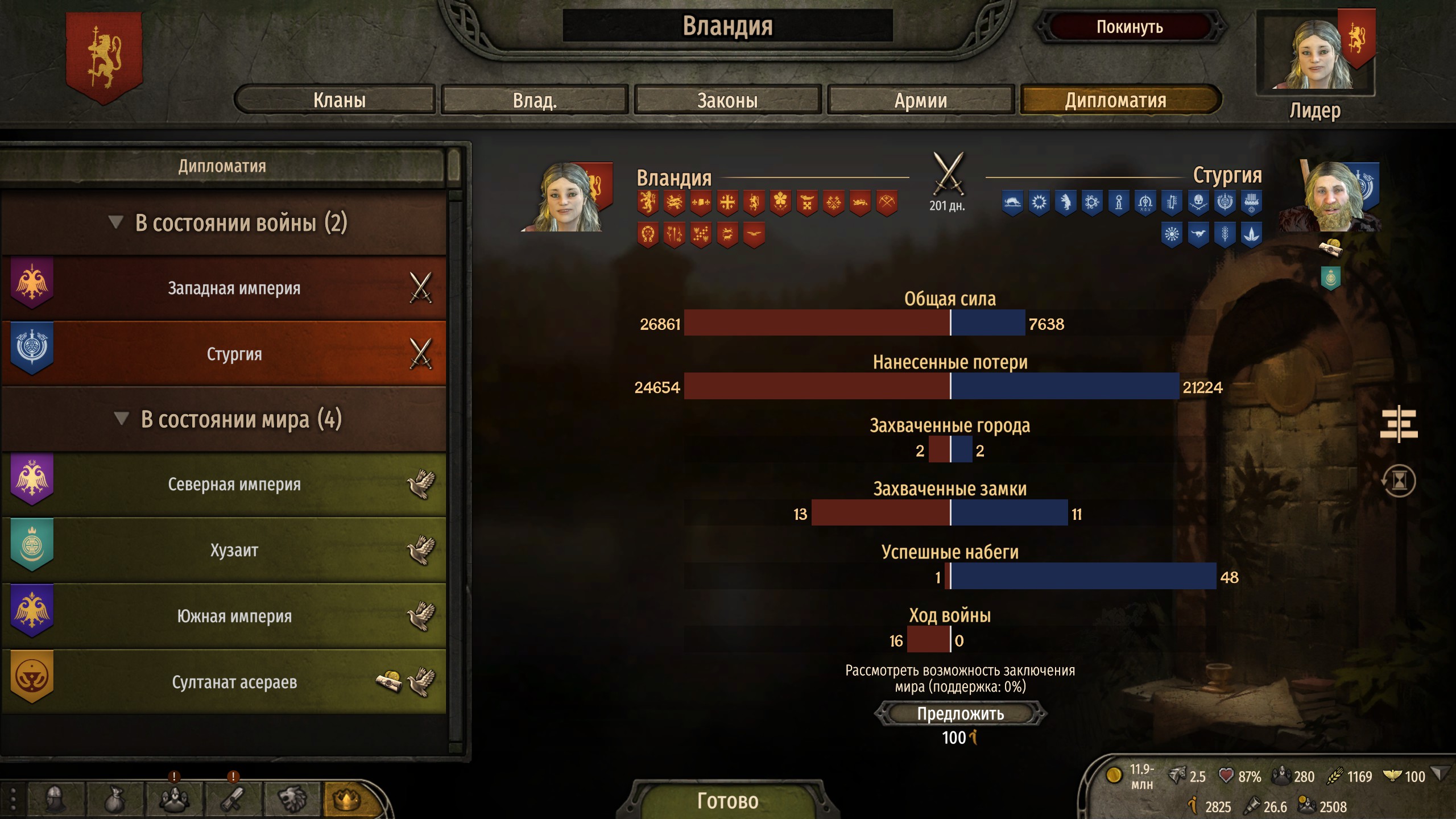Screen dimensions: 1456x819
Task: Switch to the Армии tab
Action: click(x=921, y=101)
